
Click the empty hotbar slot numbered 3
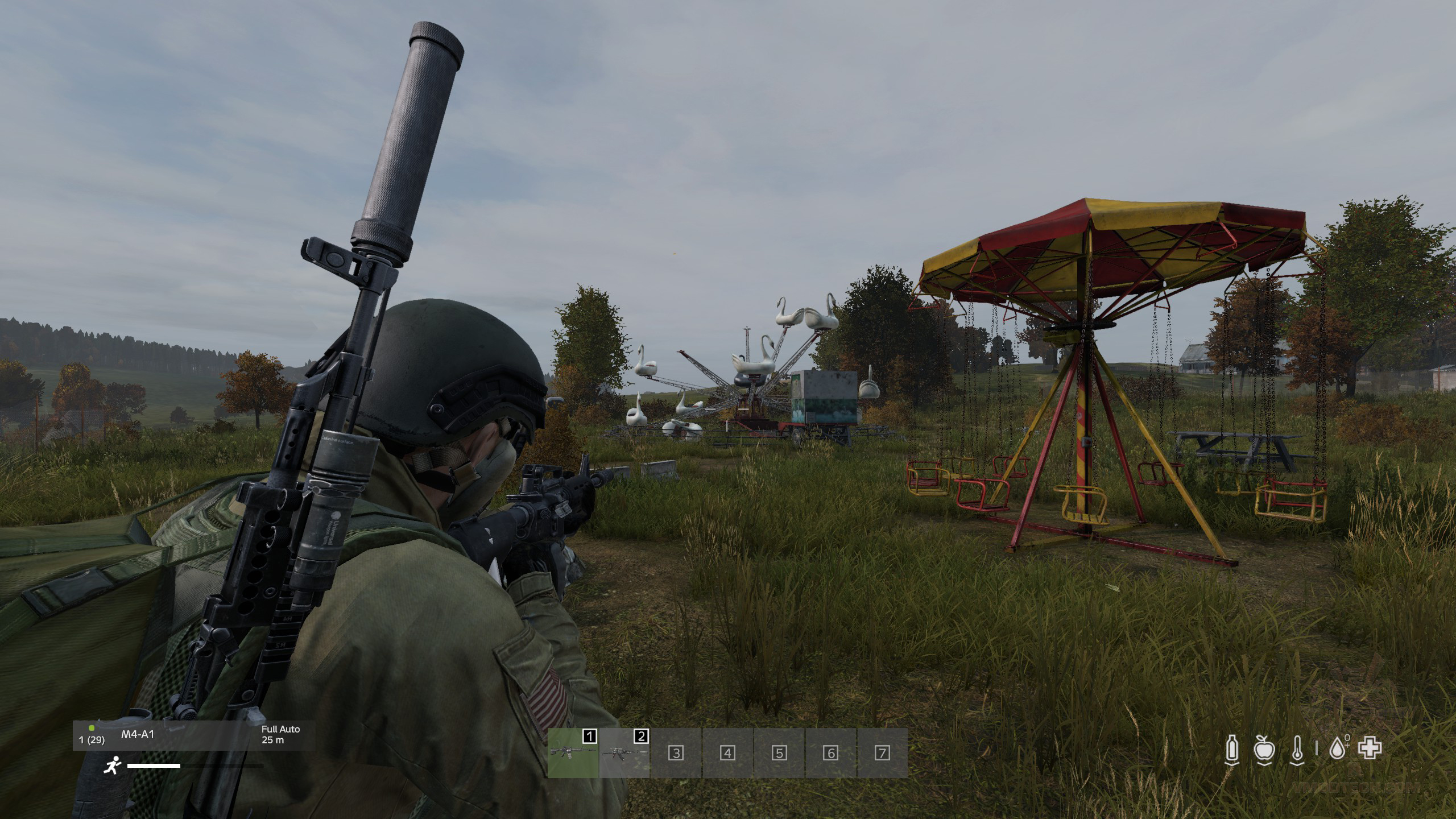676,753
